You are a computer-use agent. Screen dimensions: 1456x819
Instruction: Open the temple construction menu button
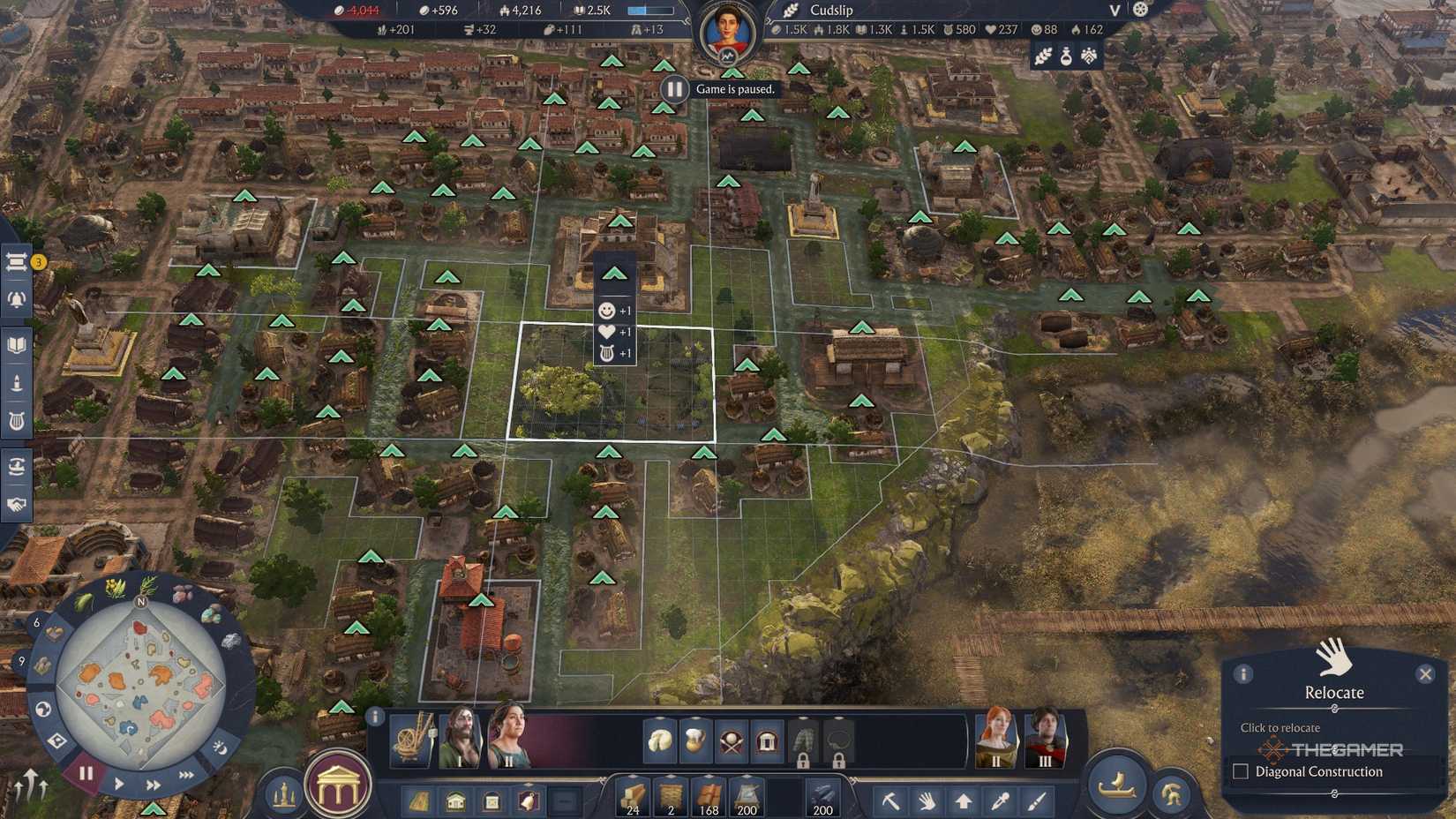pyautogui.click(x=336, y=785)
